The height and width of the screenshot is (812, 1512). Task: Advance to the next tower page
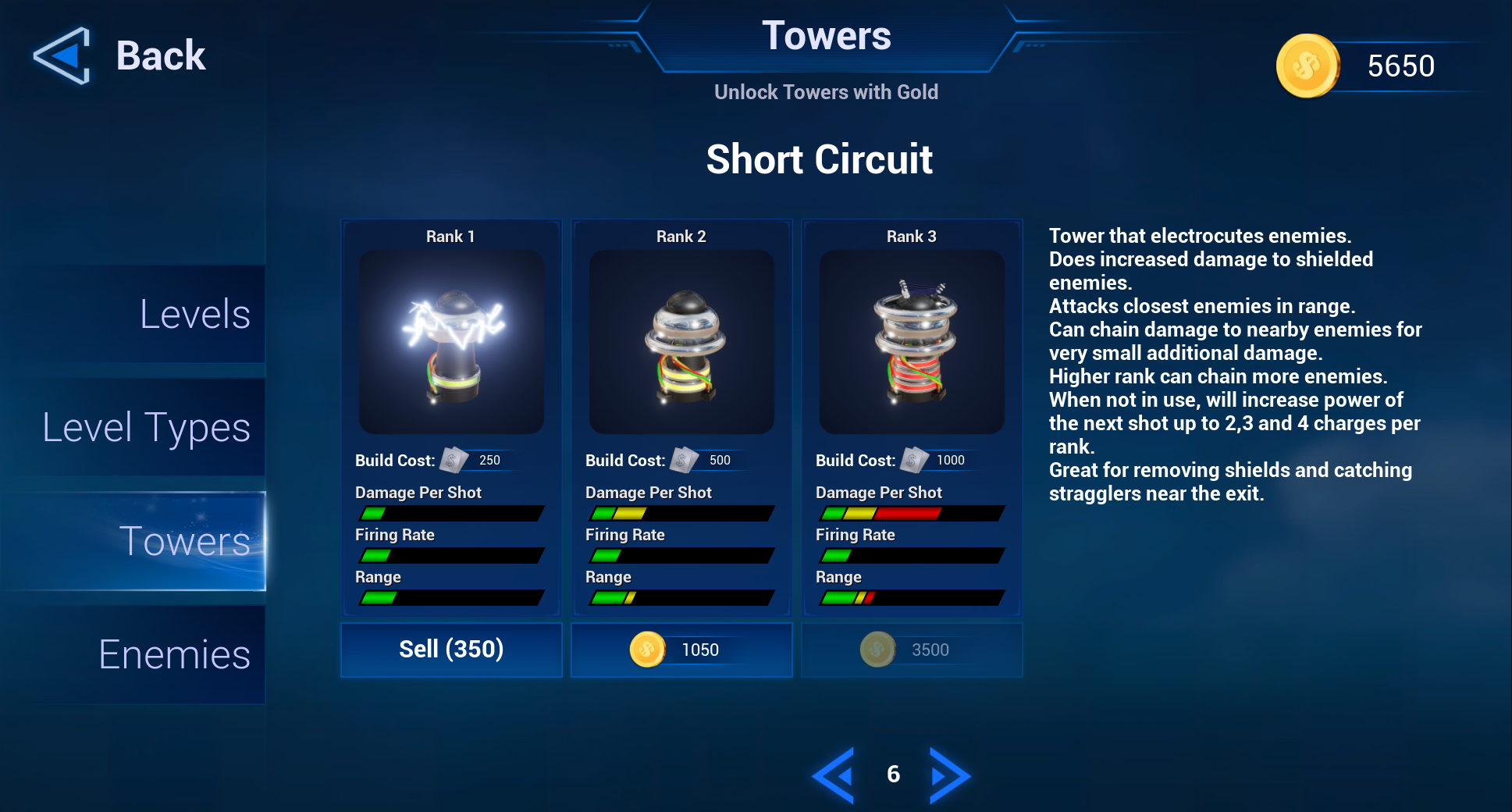(x=950, y=775)
